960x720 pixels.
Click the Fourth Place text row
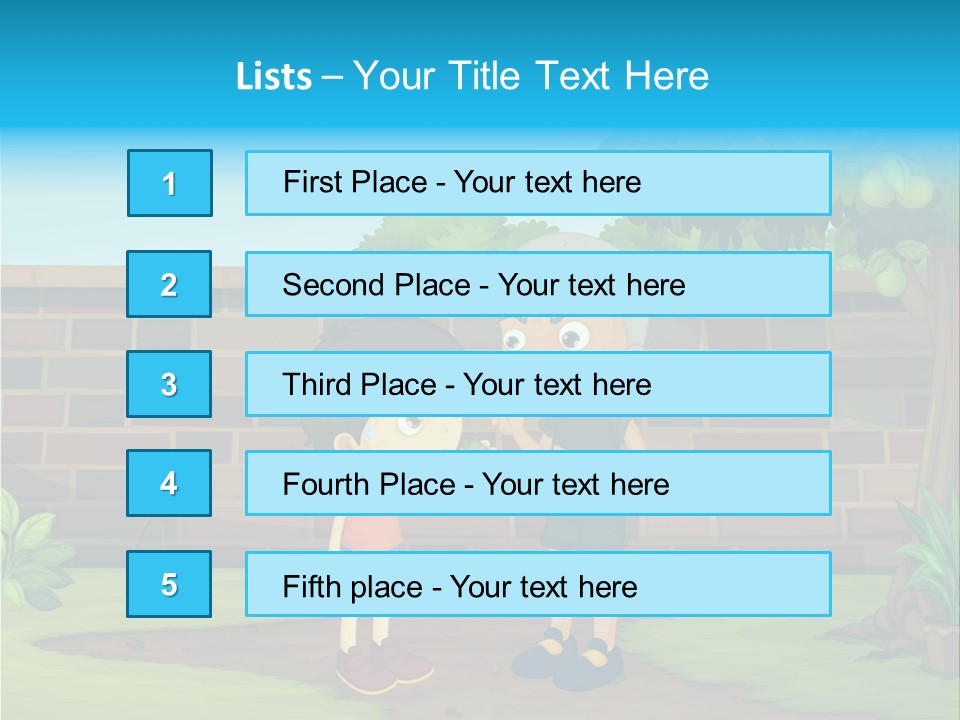coord(538,484)
